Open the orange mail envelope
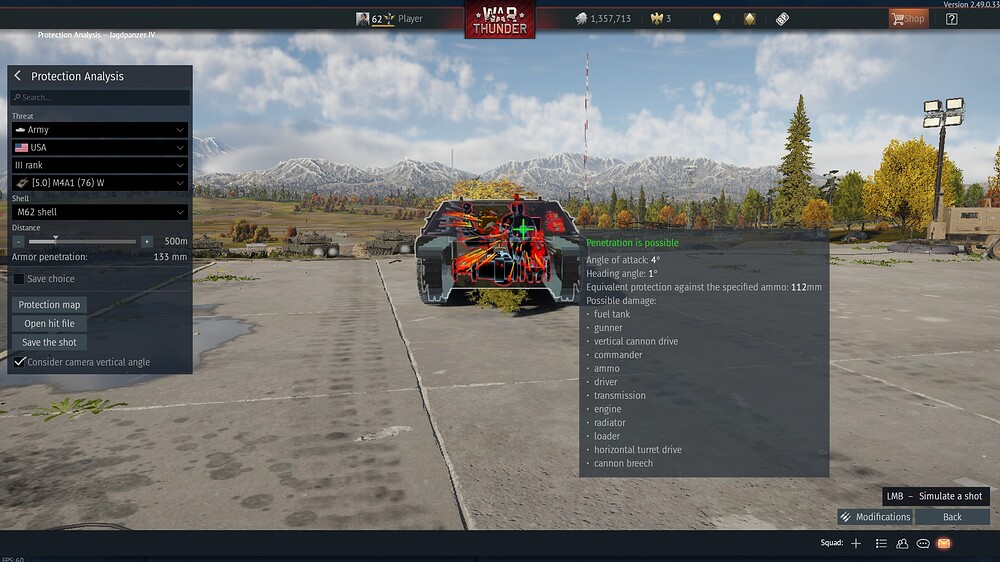 tap(943, 543)
